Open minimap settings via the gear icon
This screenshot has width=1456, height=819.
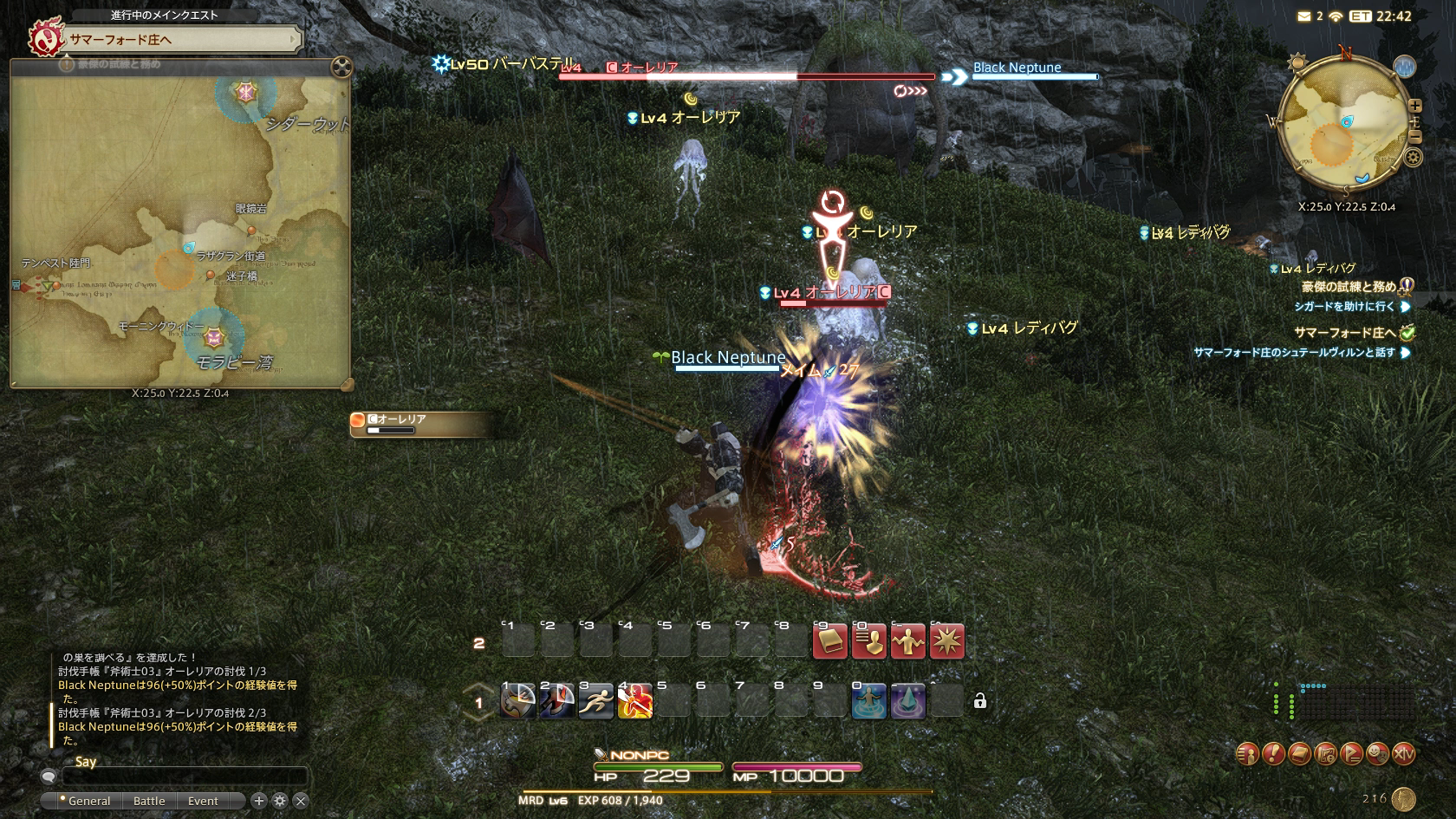[x=1413, y=157]
